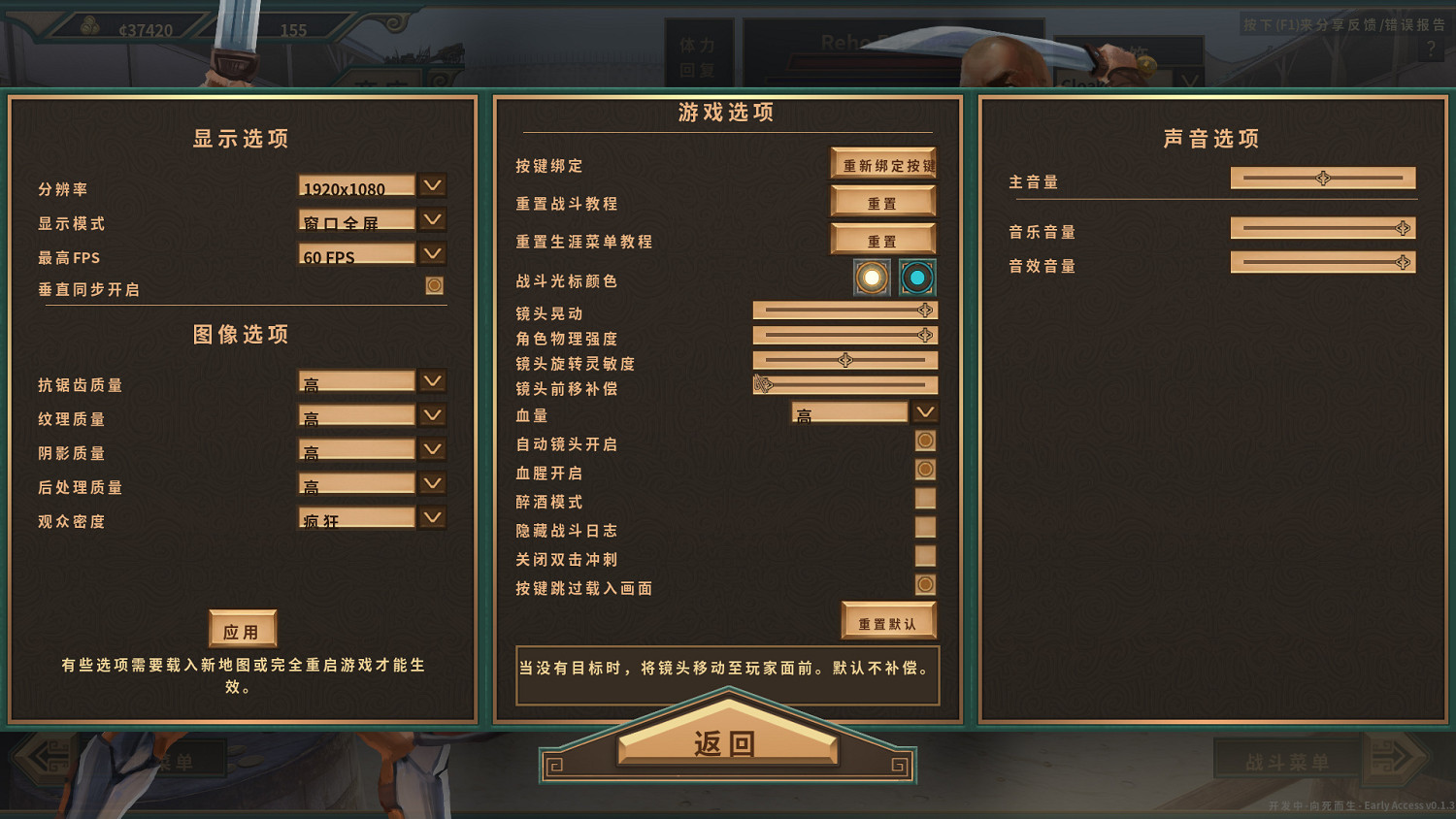Select the white battle cursor color

[x=873, y=278]
